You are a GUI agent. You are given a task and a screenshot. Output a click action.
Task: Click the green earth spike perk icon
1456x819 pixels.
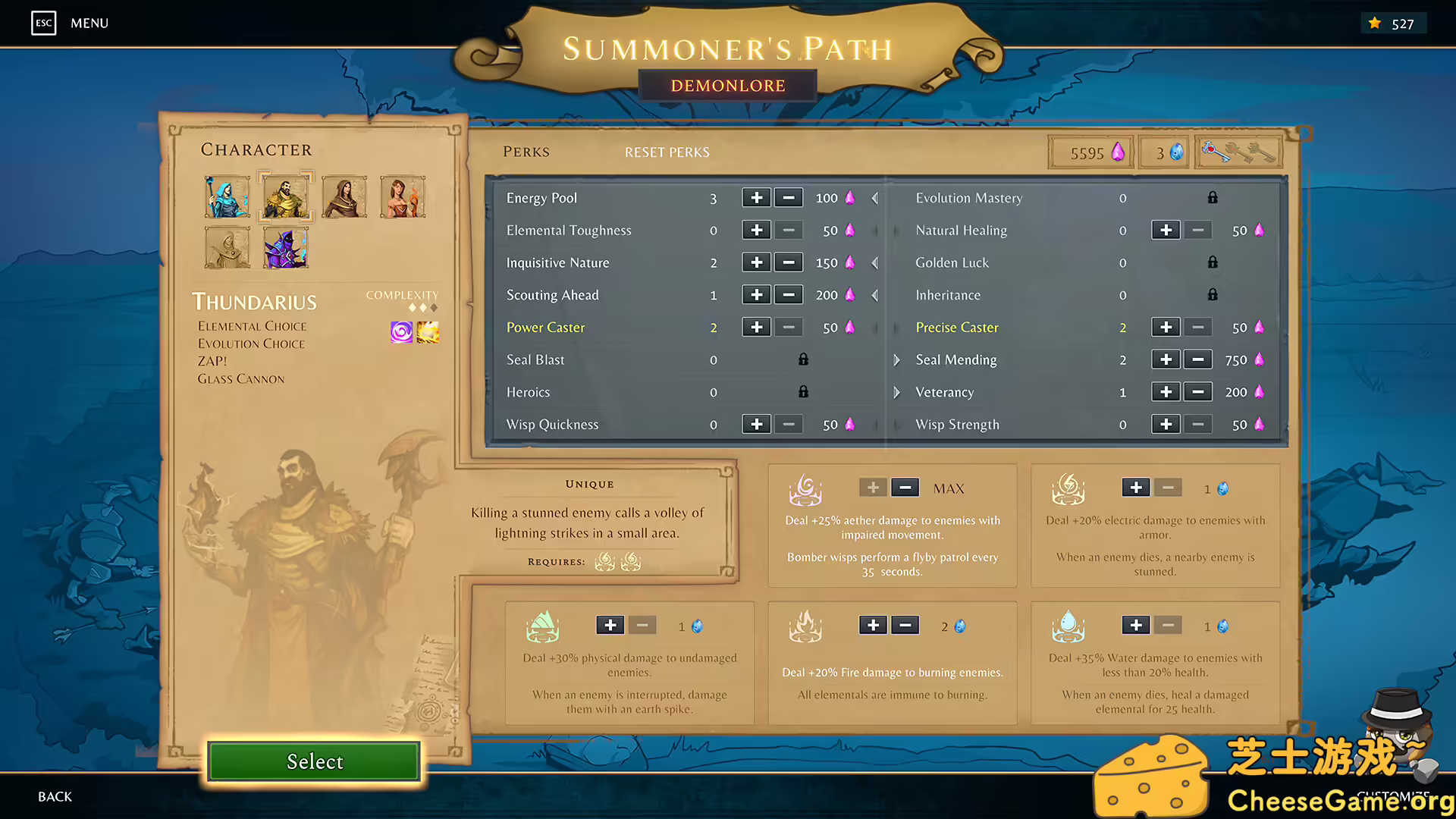click(x=542, y=626)
